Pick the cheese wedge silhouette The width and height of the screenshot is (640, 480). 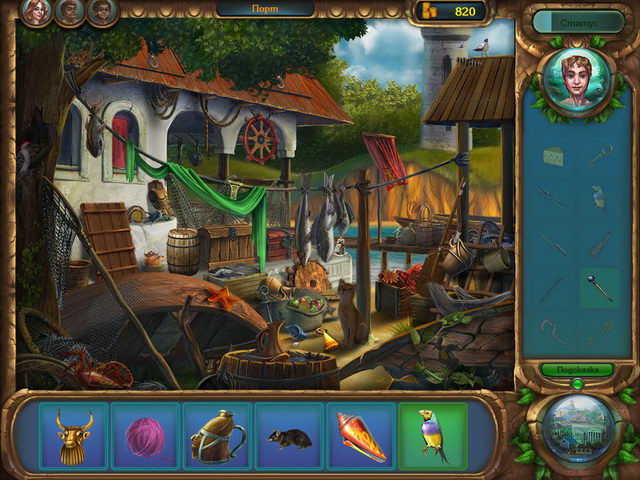pos(553,156)
